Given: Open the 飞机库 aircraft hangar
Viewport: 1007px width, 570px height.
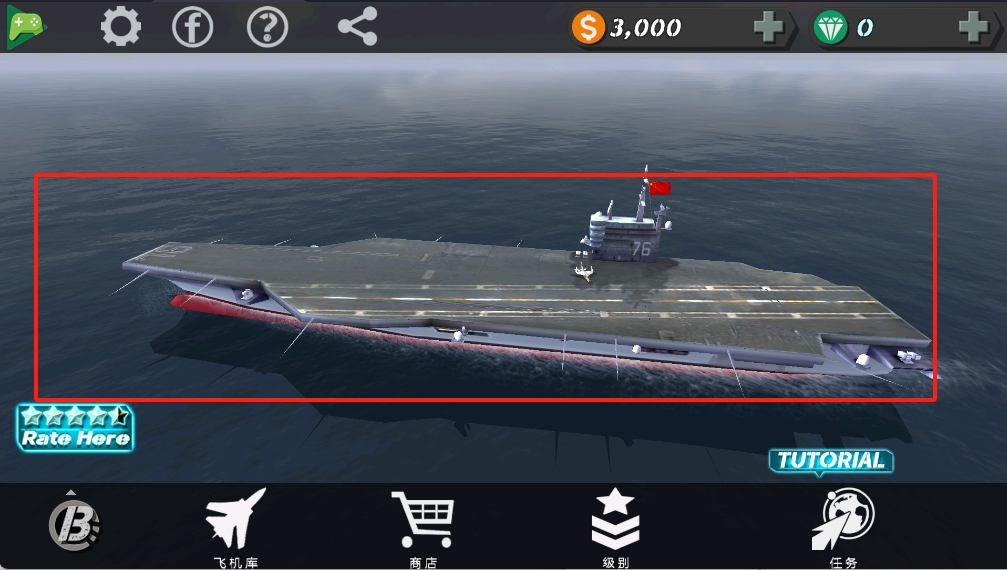Looking at the screenshot, I should point(236,526).
